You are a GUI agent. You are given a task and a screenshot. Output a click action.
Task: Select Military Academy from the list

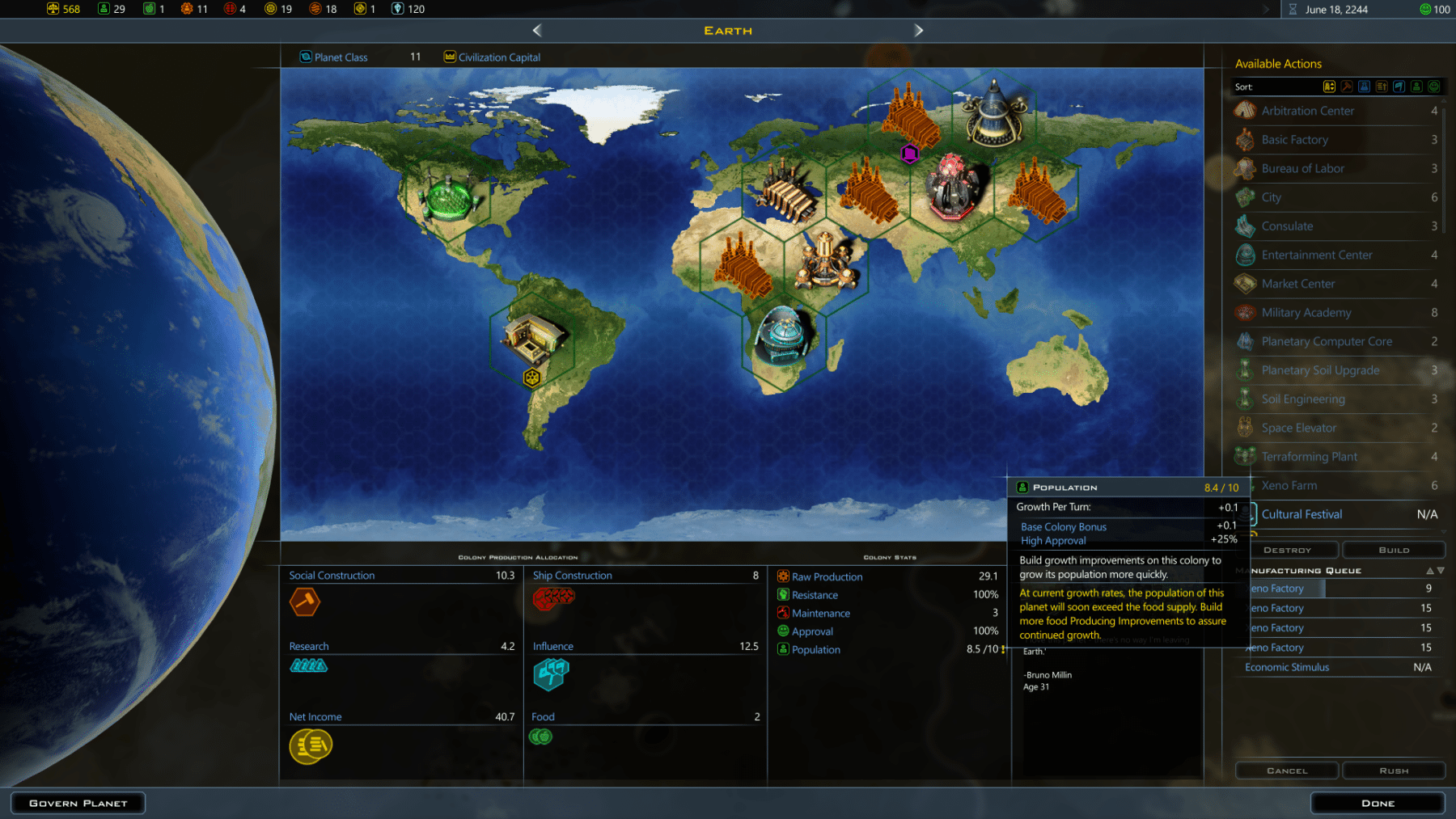click(1306, 313)
